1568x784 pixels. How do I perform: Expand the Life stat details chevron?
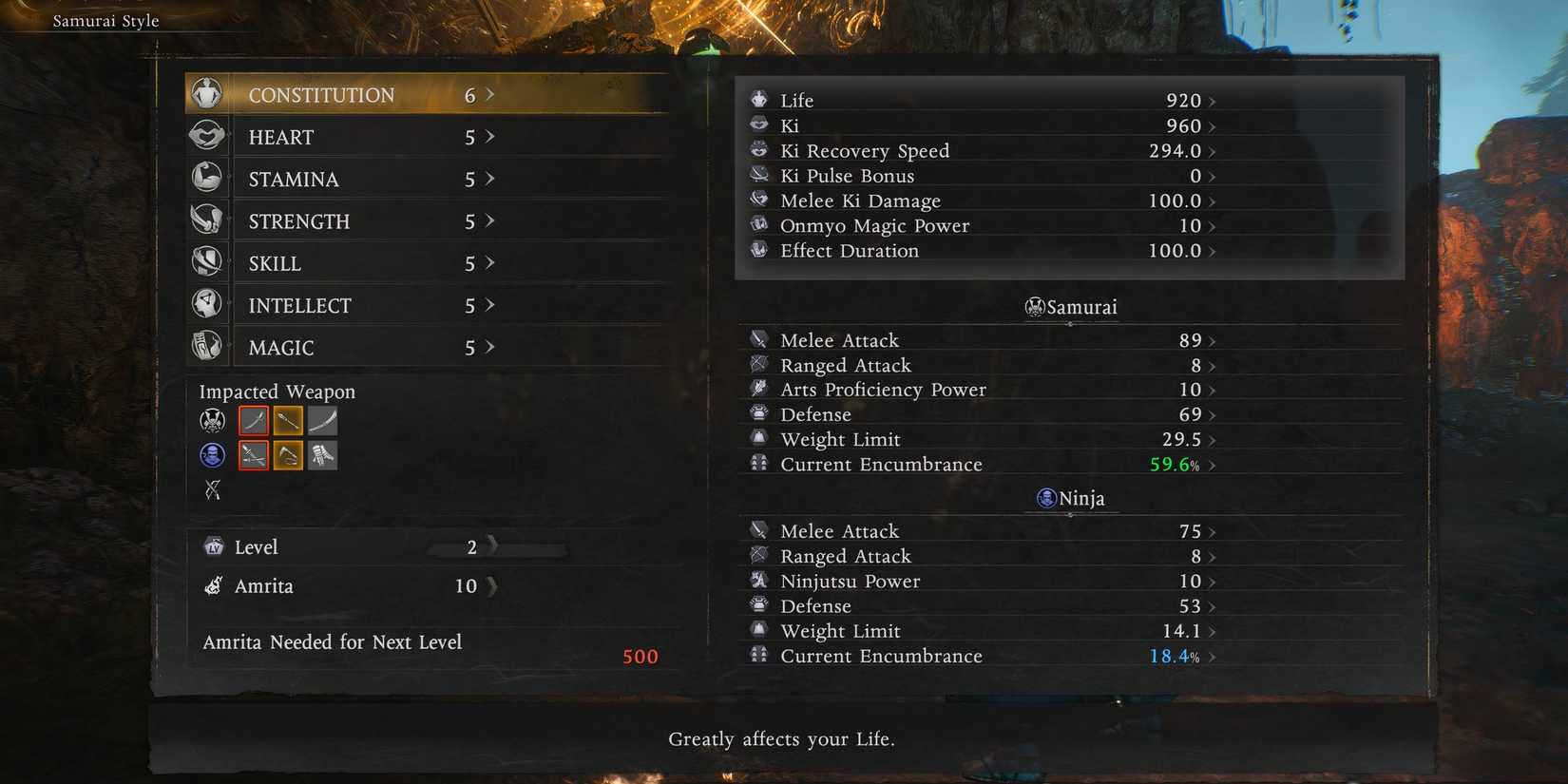[1212, 99]
